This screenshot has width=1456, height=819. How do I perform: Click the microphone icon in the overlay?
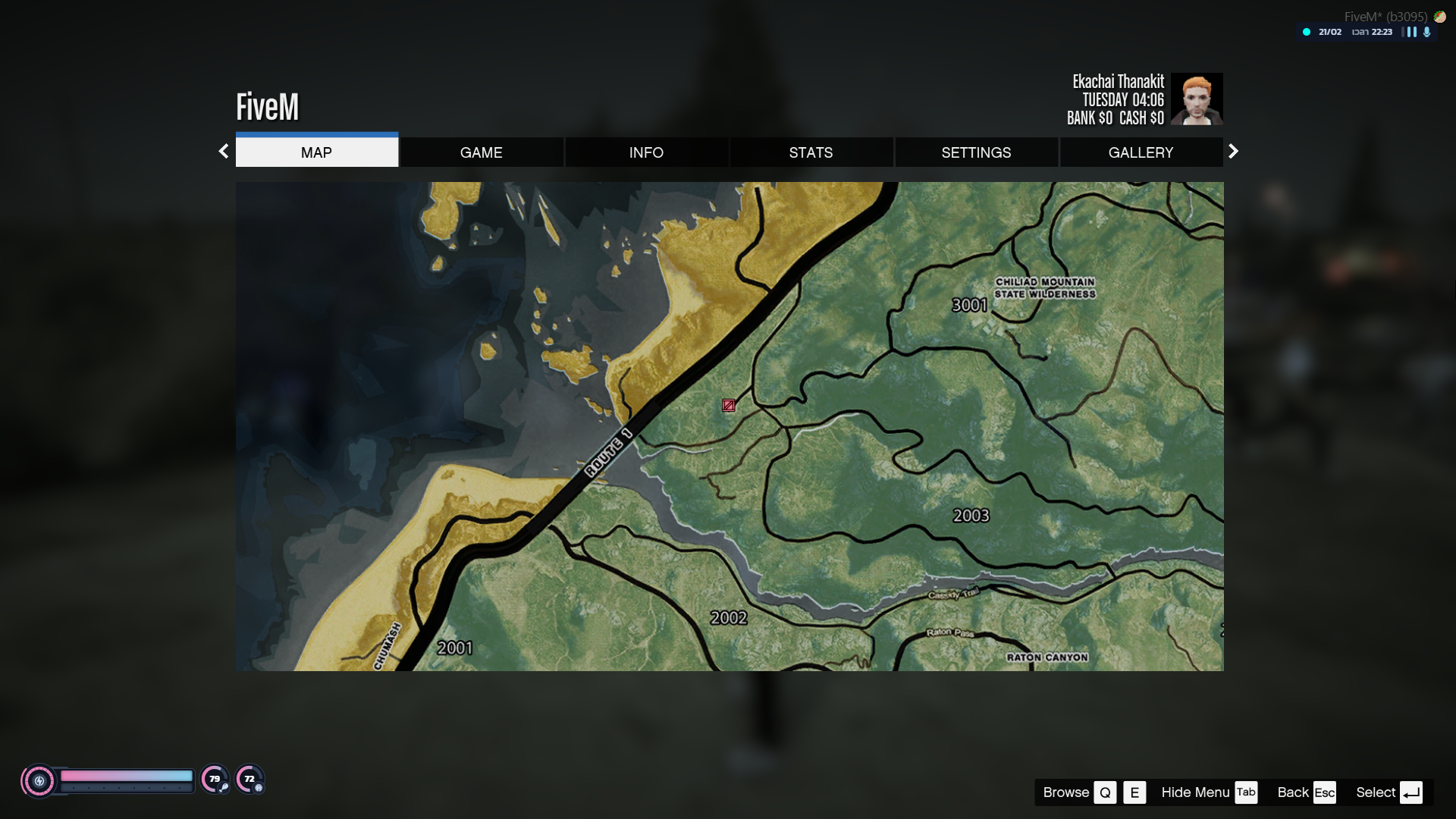tap(1427, 32)
